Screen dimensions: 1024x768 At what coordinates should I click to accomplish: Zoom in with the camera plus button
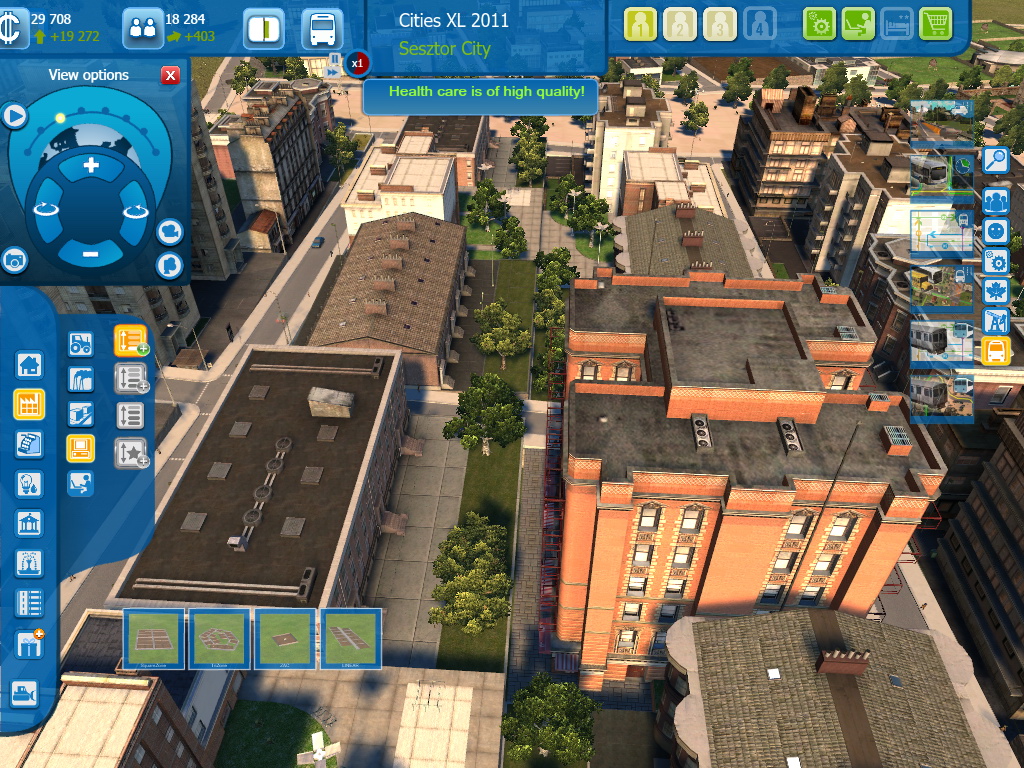click(91, 165)
